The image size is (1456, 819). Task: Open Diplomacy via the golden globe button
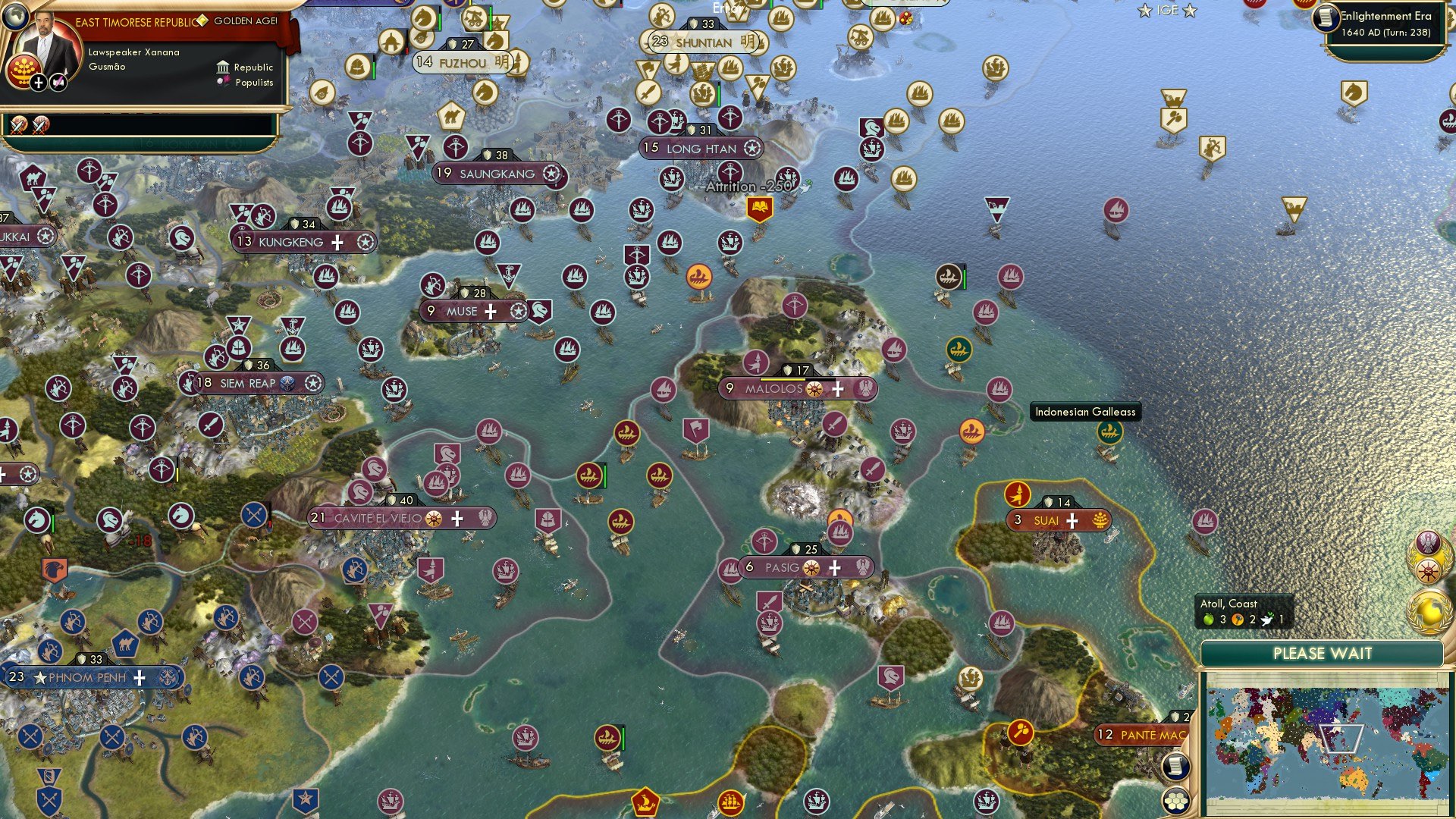1428,611
